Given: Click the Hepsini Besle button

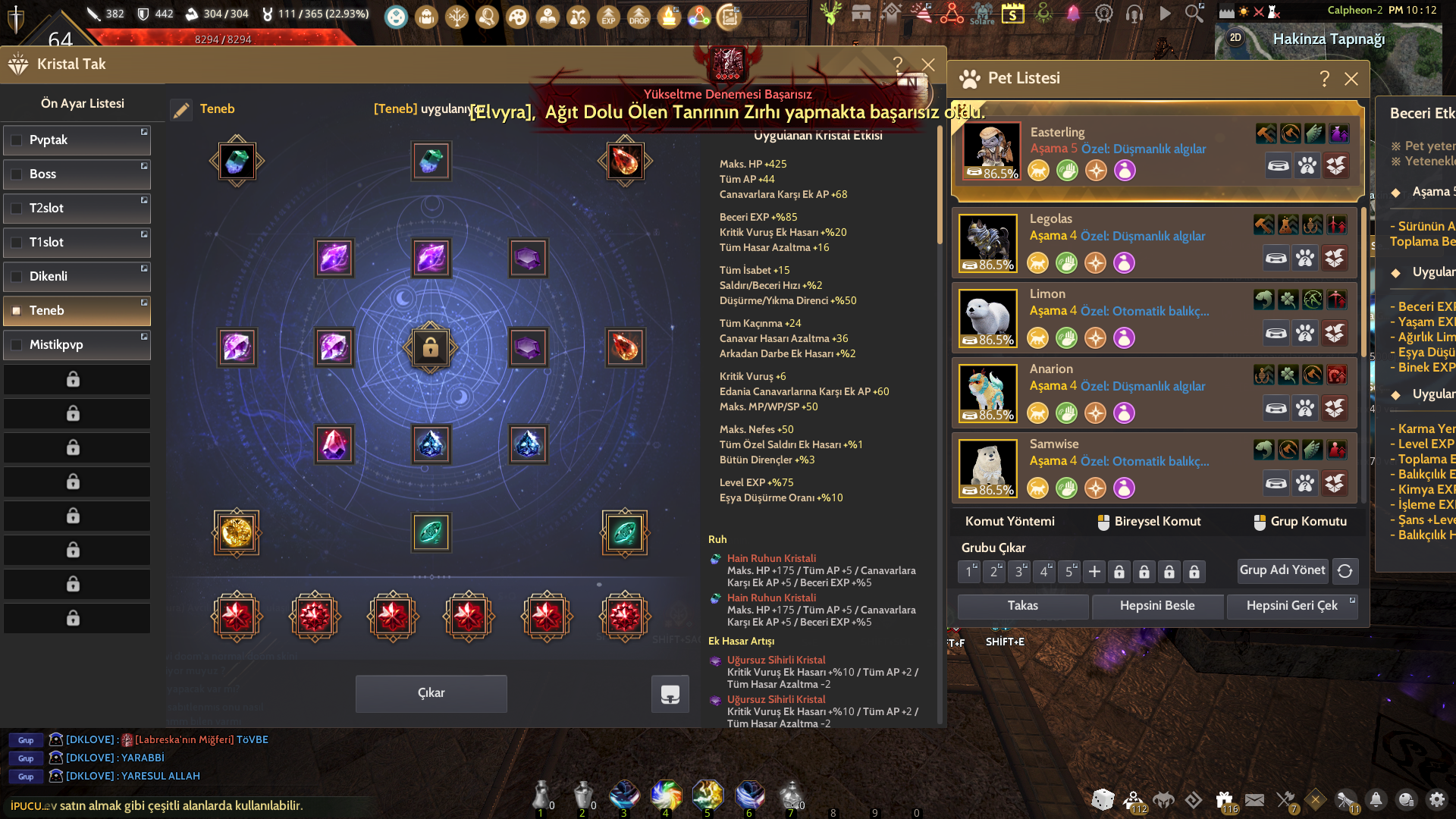Looking at the screenshot, I should tap(1156, 606).
